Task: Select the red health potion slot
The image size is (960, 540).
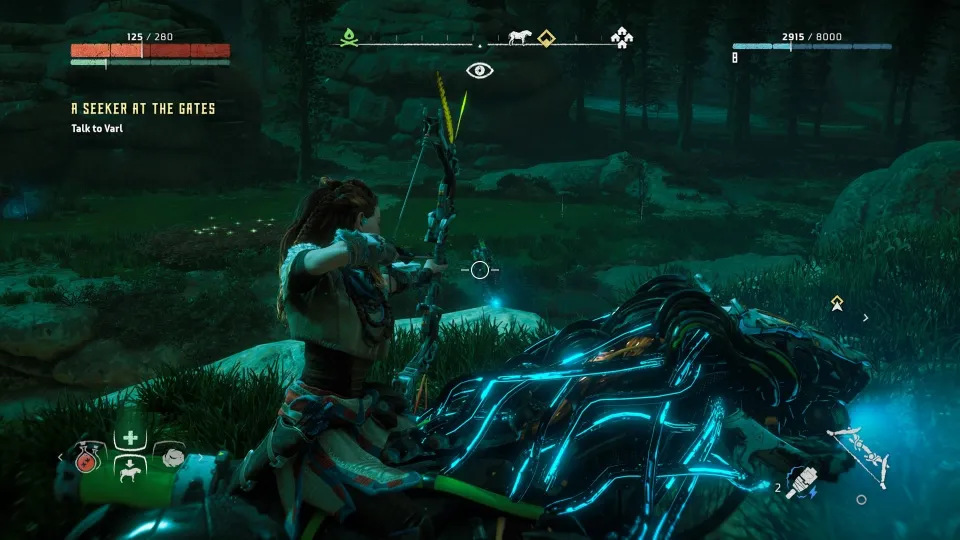Action: [x=86, y=458]
